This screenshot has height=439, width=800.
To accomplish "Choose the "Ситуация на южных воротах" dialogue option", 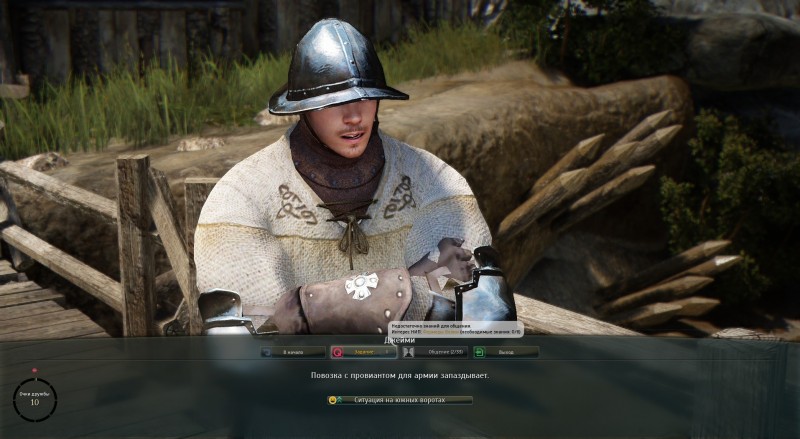I will click(x=400, y=400).
